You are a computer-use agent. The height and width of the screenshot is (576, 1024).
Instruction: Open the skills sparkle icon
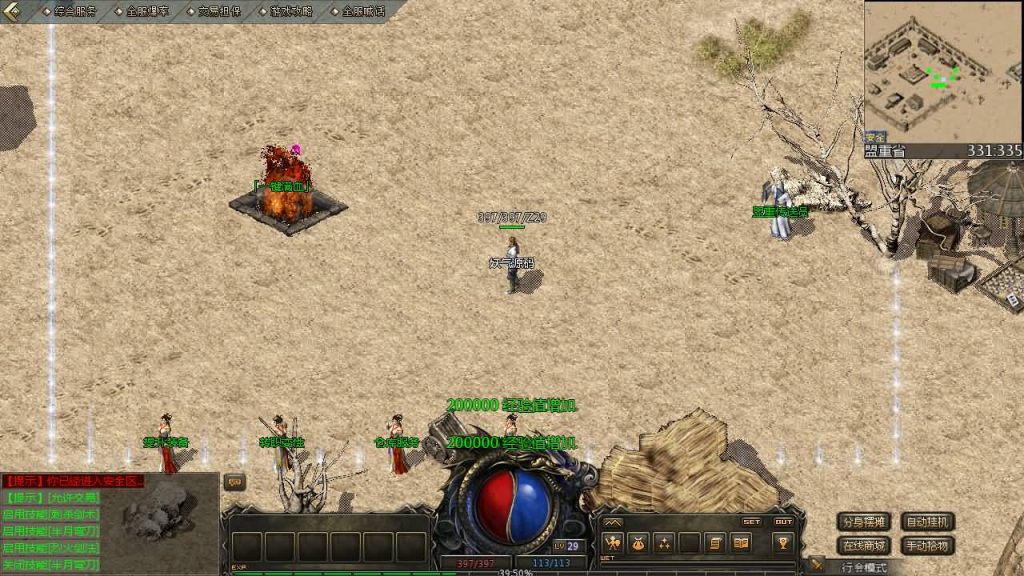[x=663, y=543]
